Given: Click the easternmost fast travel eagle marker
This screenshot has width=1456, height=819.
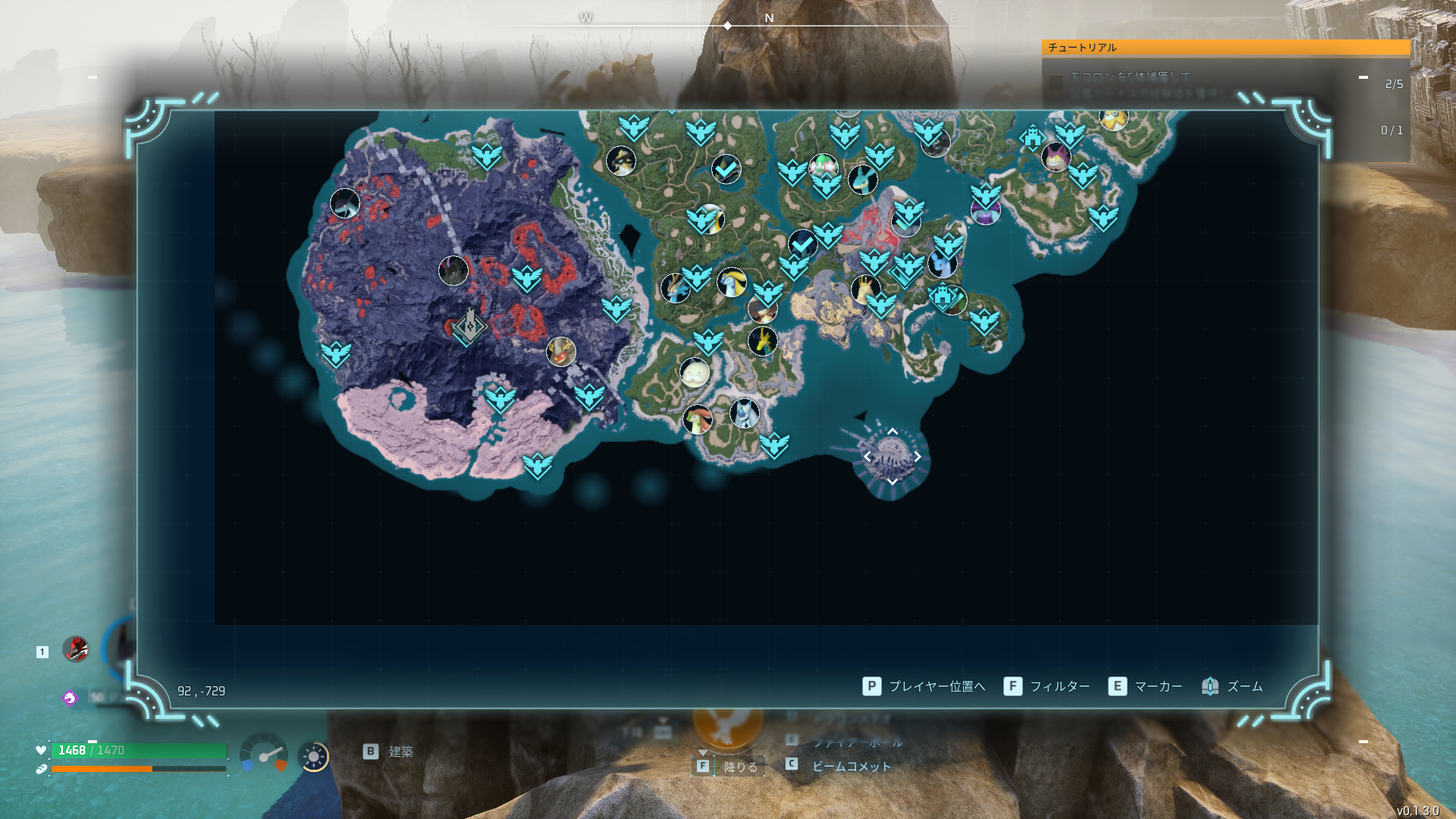Looking at the screenshot, I should pyautogui.click(x=1103, y=218).
